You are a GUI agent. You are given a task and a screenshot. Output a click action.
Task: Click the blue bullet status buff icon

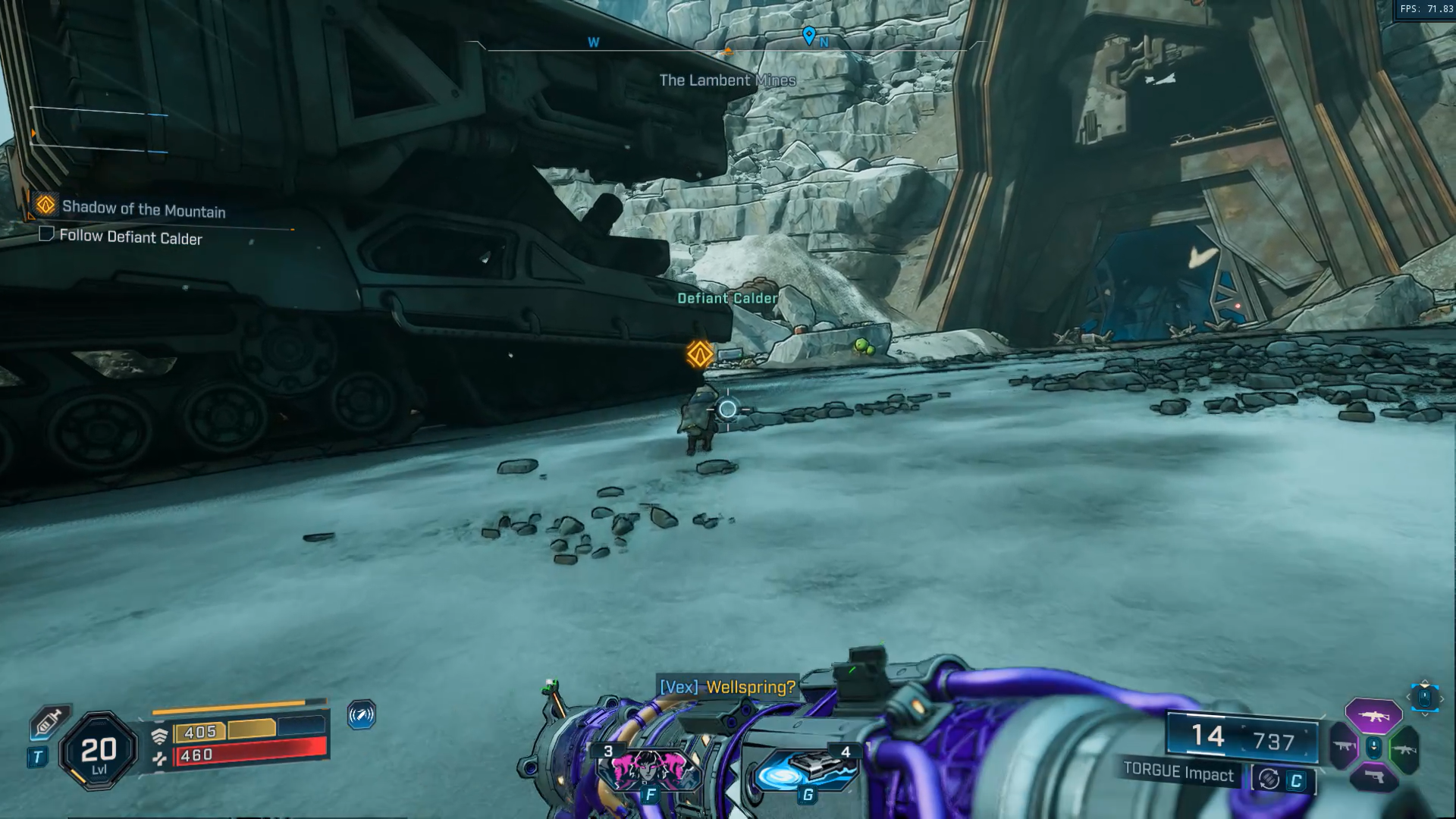[362, 714]
